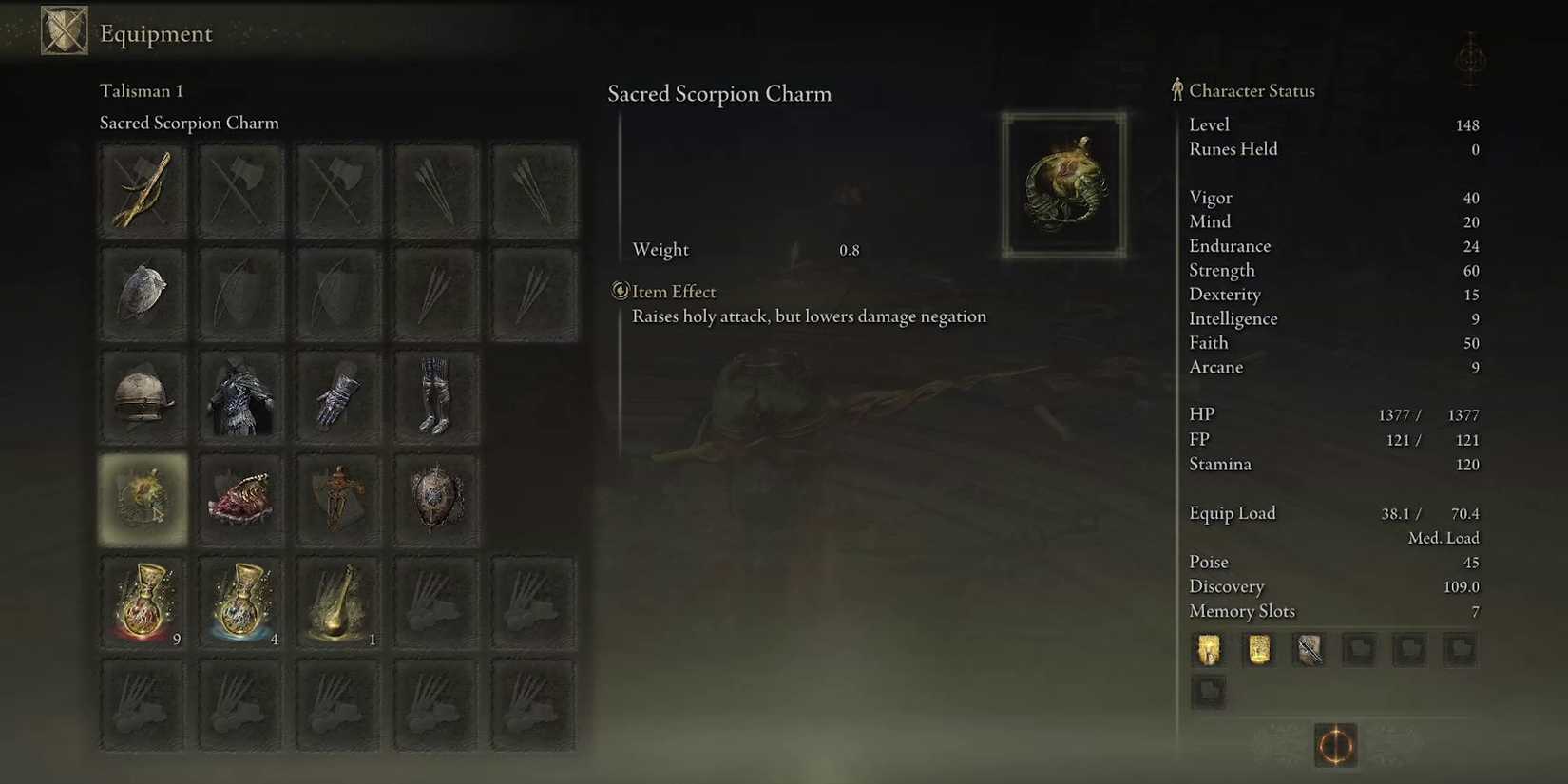Select the greaves equipment slot
The height and width of the screenshot is (784, 1568).
(x=435, y=395)
